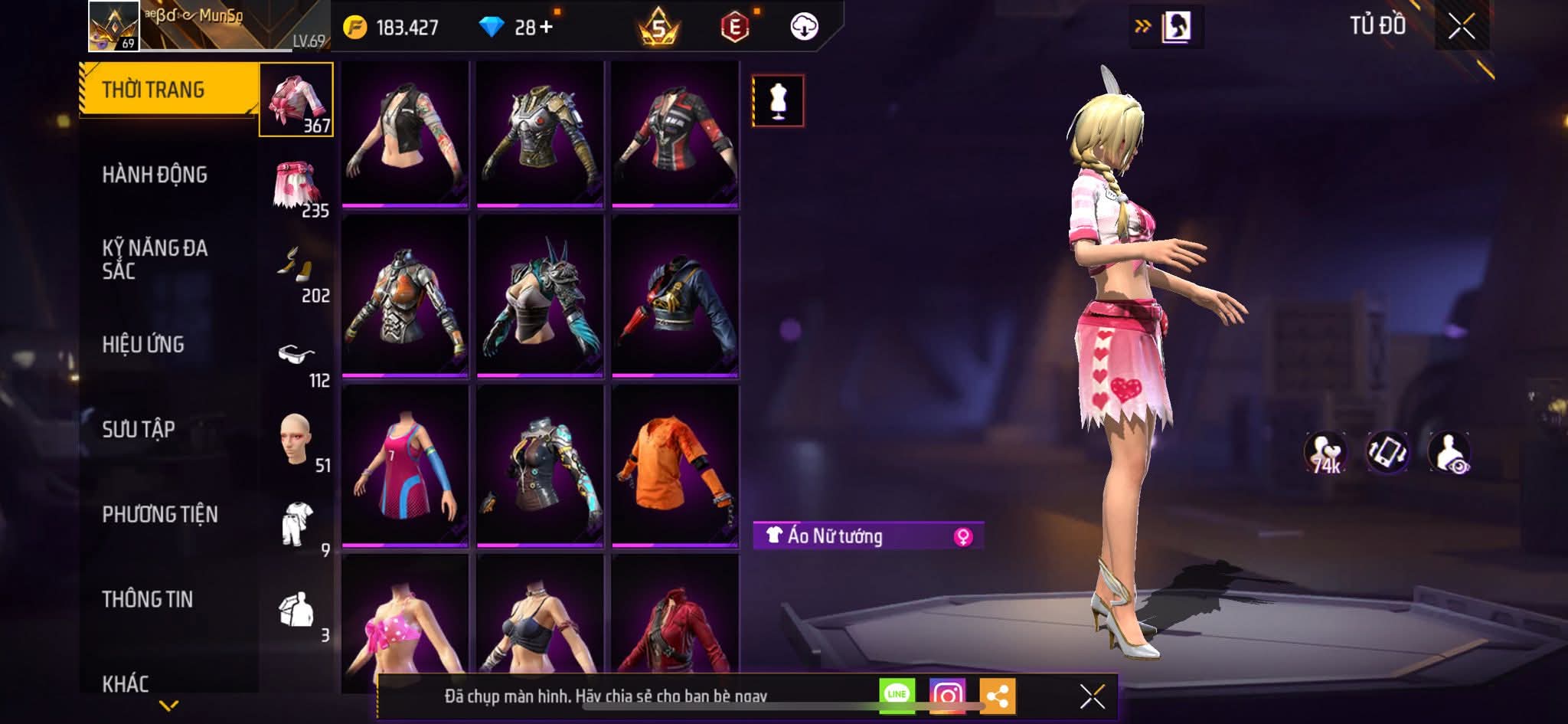The width and height of the screenshot is (1568, 724).
Task: Pick the orange long-sleeve shirt
Action: [675, 466]
